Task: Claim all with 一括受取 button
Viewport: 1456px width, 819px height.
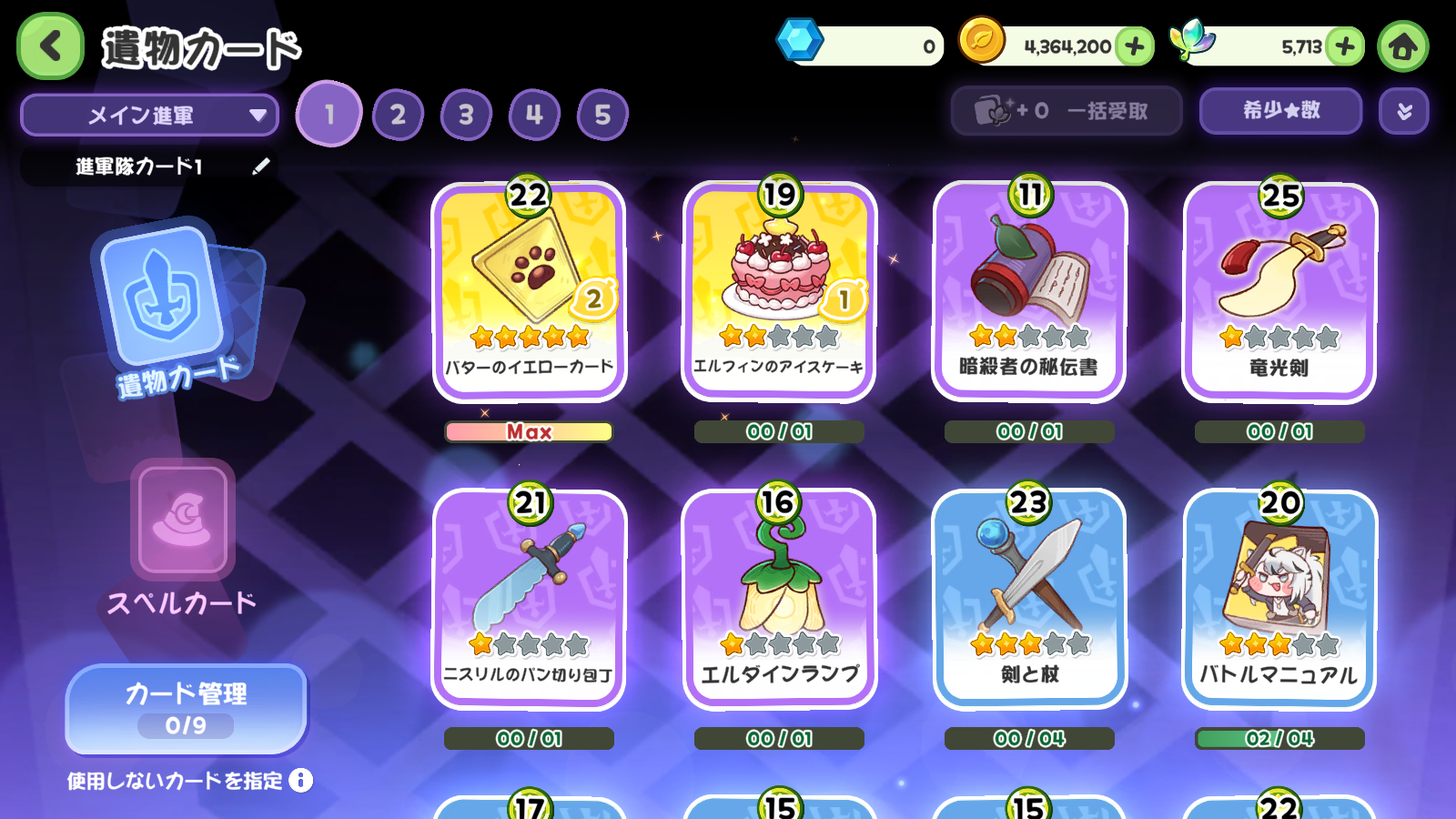Action: pyautogui.click(x=1066, y=111)
